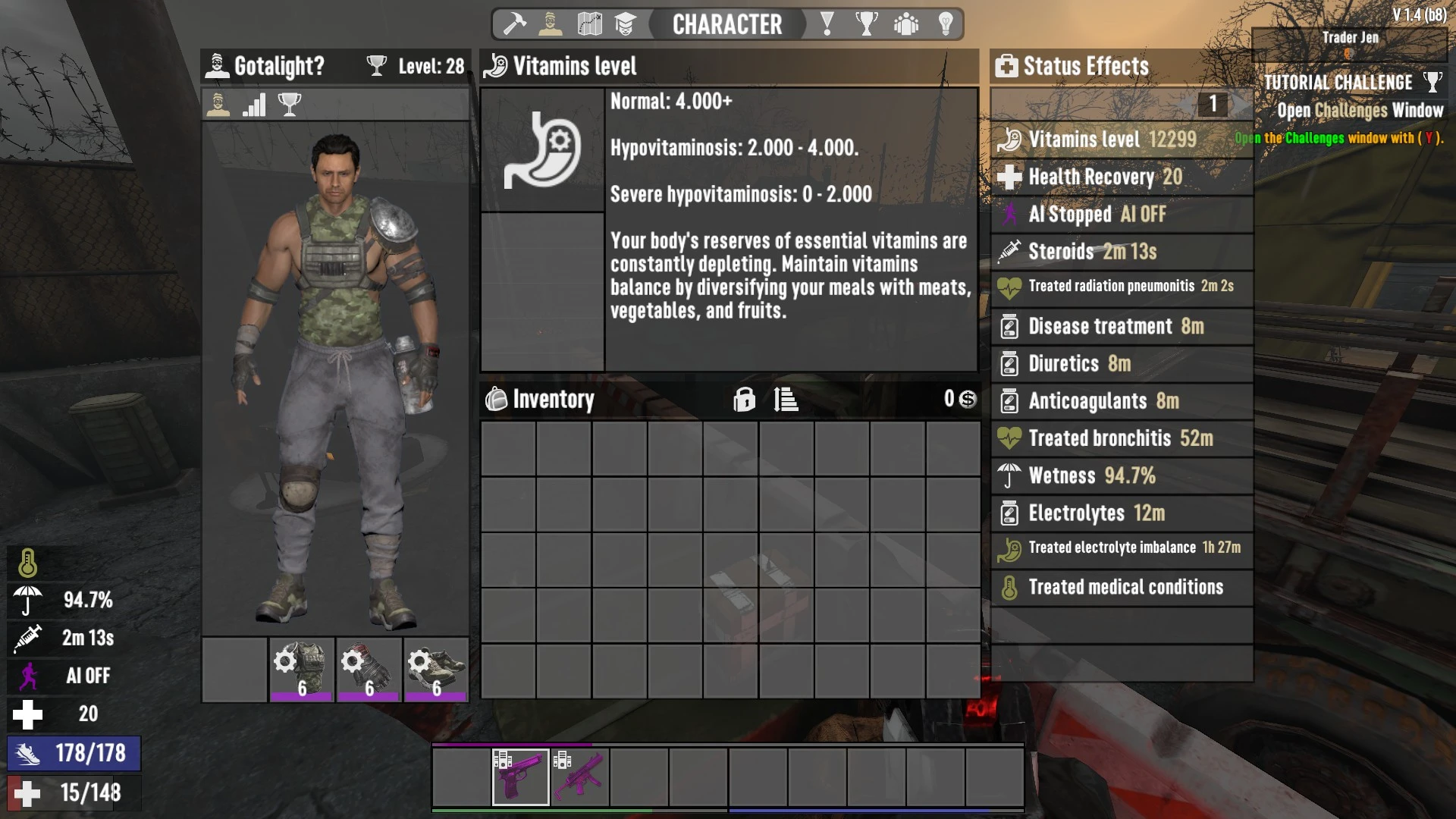Open the lightbulb tips tab
This screenshot has width=1456, height=819.
pyautogui.click(x=946, y=24)
